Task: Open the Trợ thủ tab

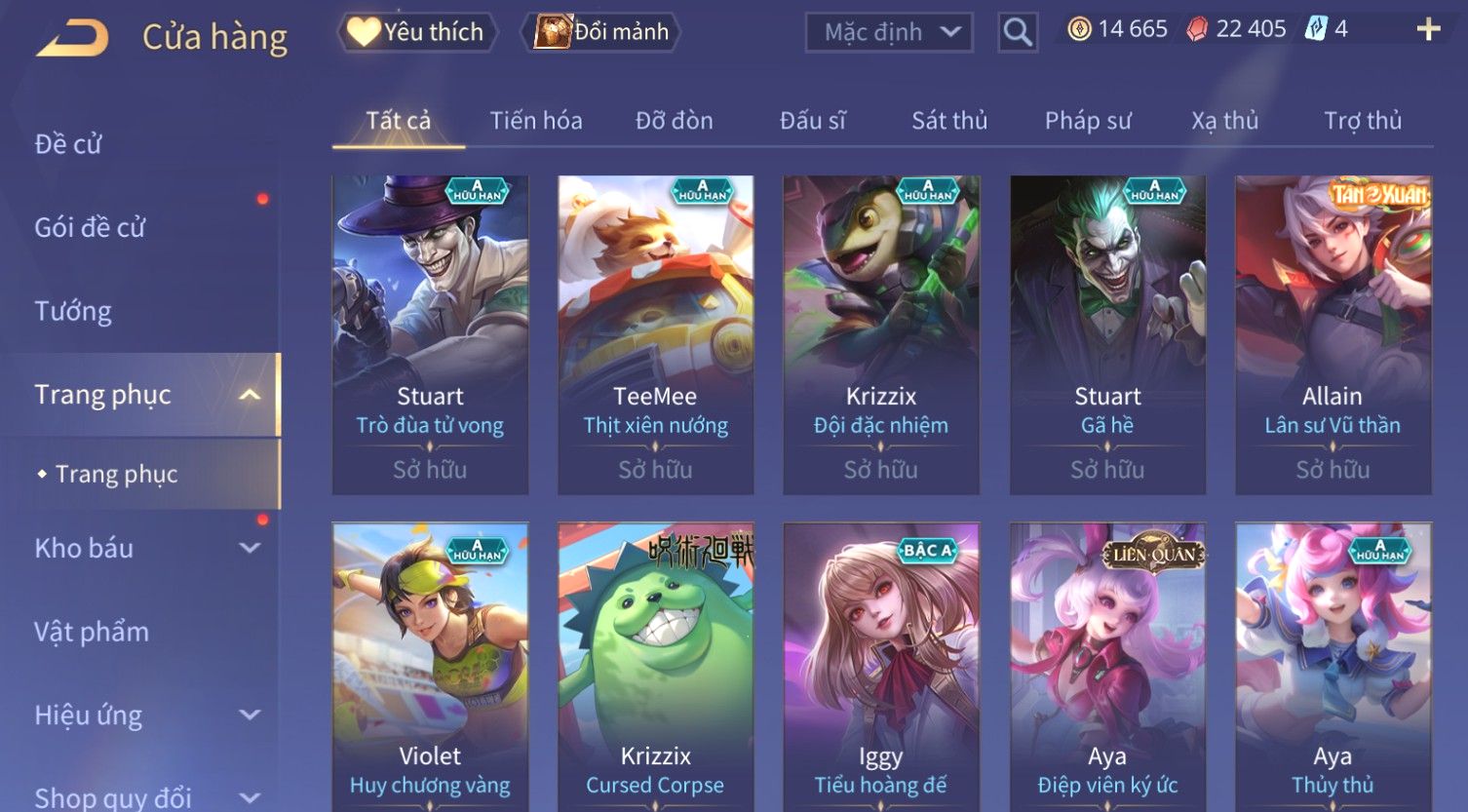Action: pyautogui.click(x=1362, y=121)
